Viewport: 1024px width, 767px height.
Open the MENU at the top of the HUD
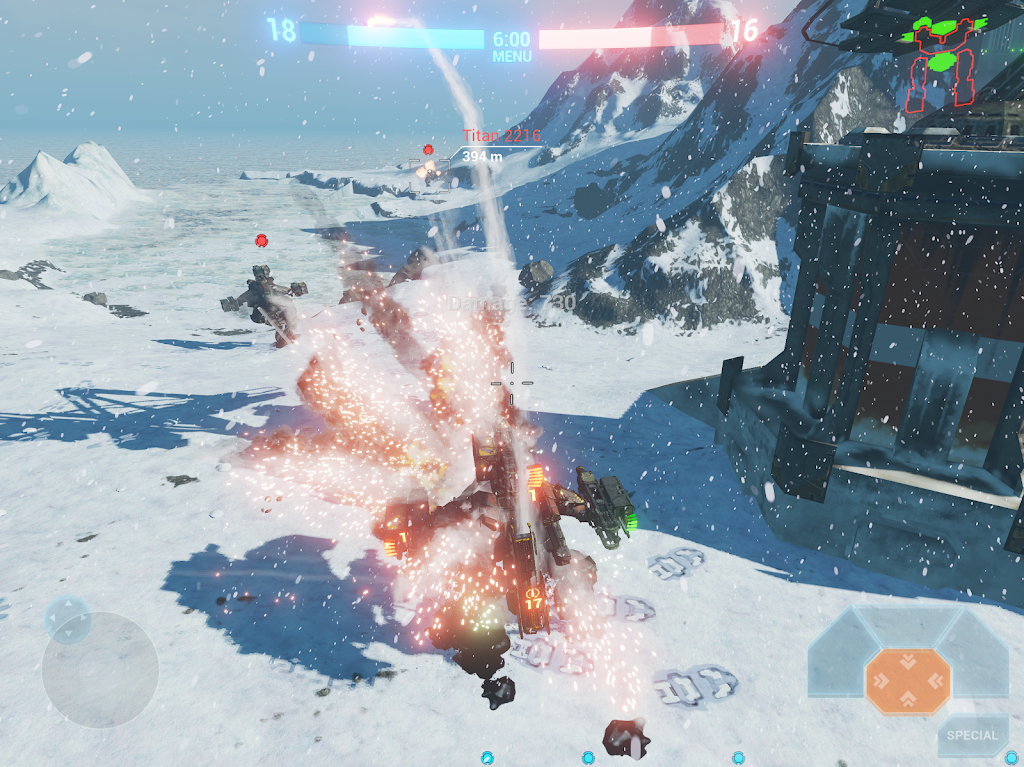[x=512, y=56]
